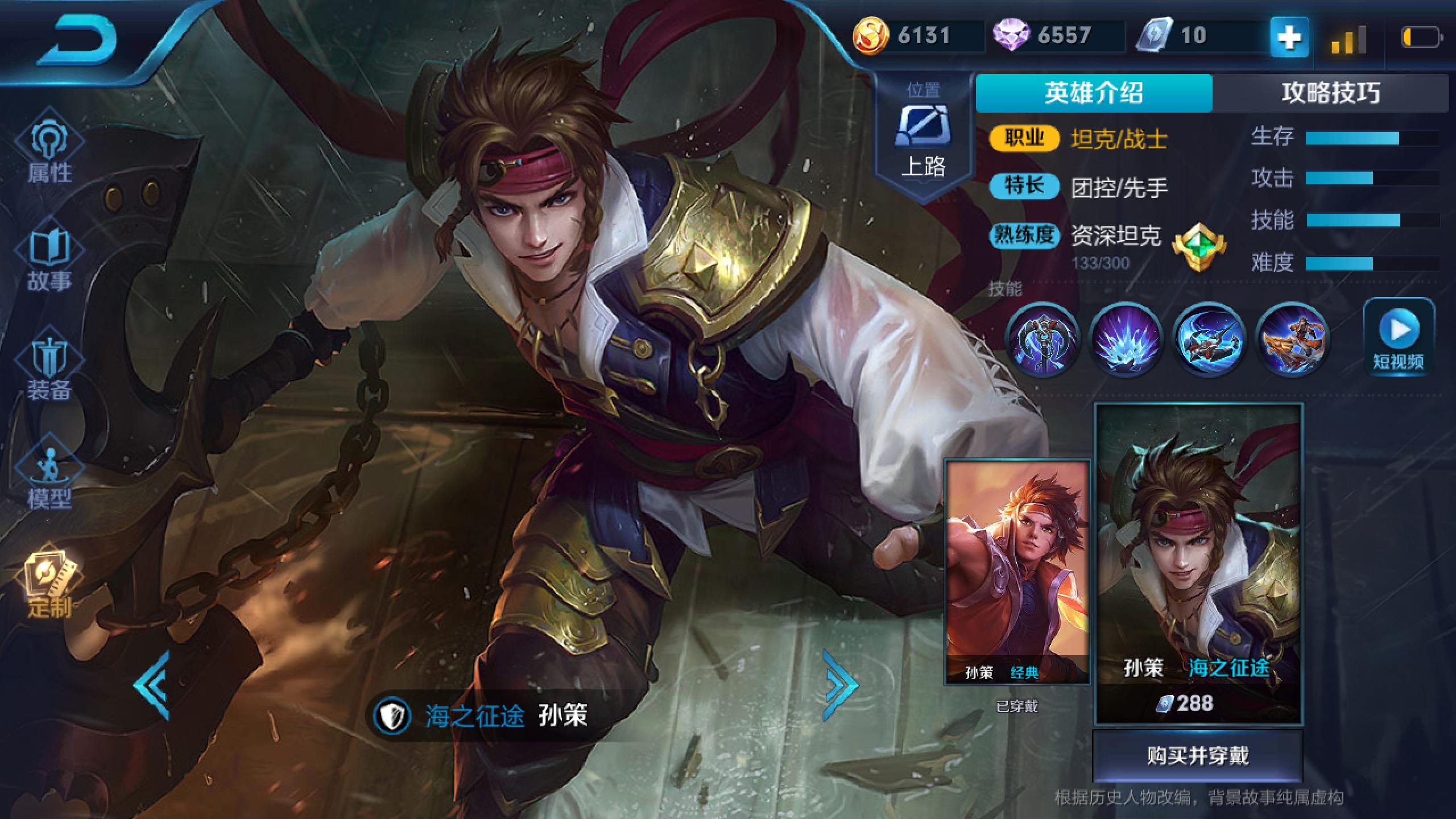Screen dimensions: 1456x819
Task: Show the 模型 model view
Action: pyautogui.click(x=50, y=478)
